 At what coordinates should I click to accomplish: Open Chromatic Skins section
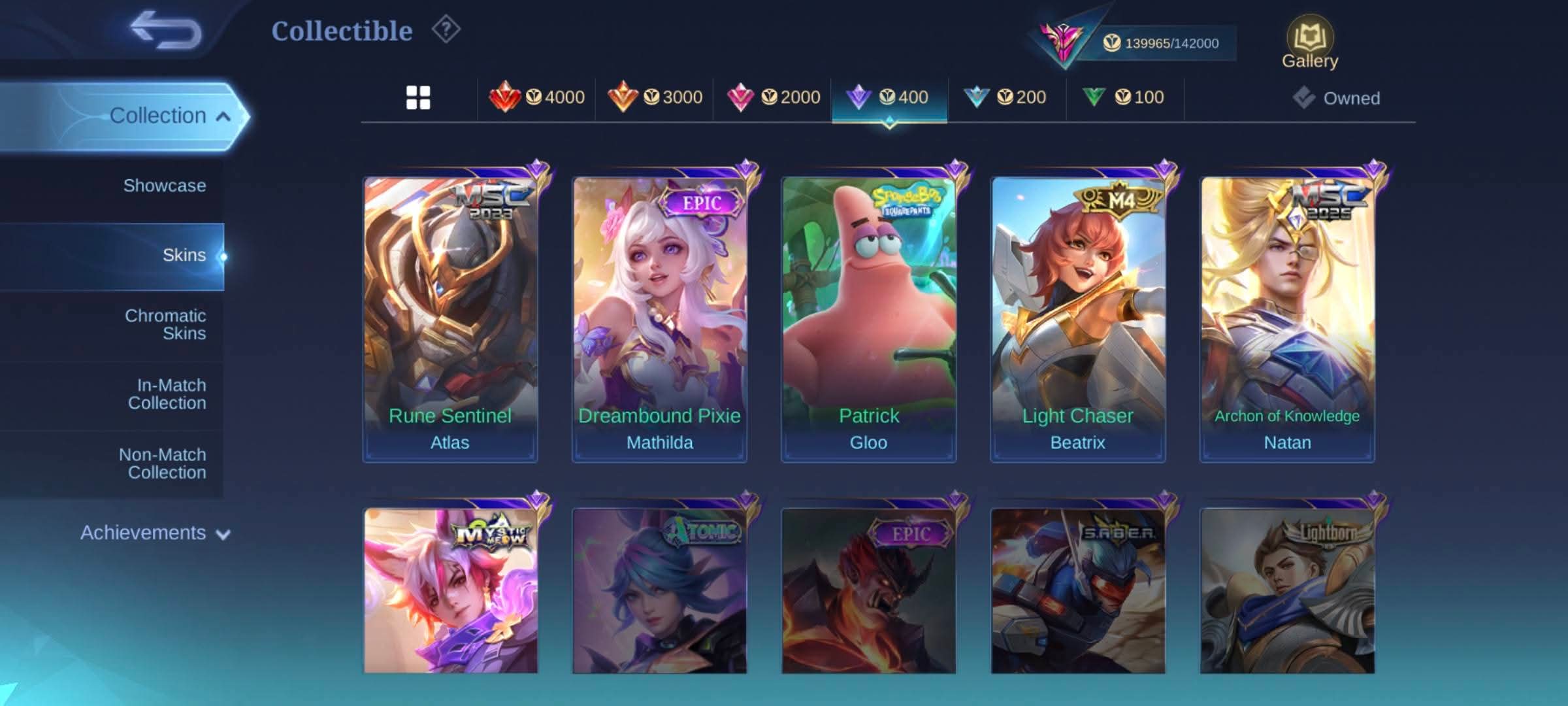166,324
